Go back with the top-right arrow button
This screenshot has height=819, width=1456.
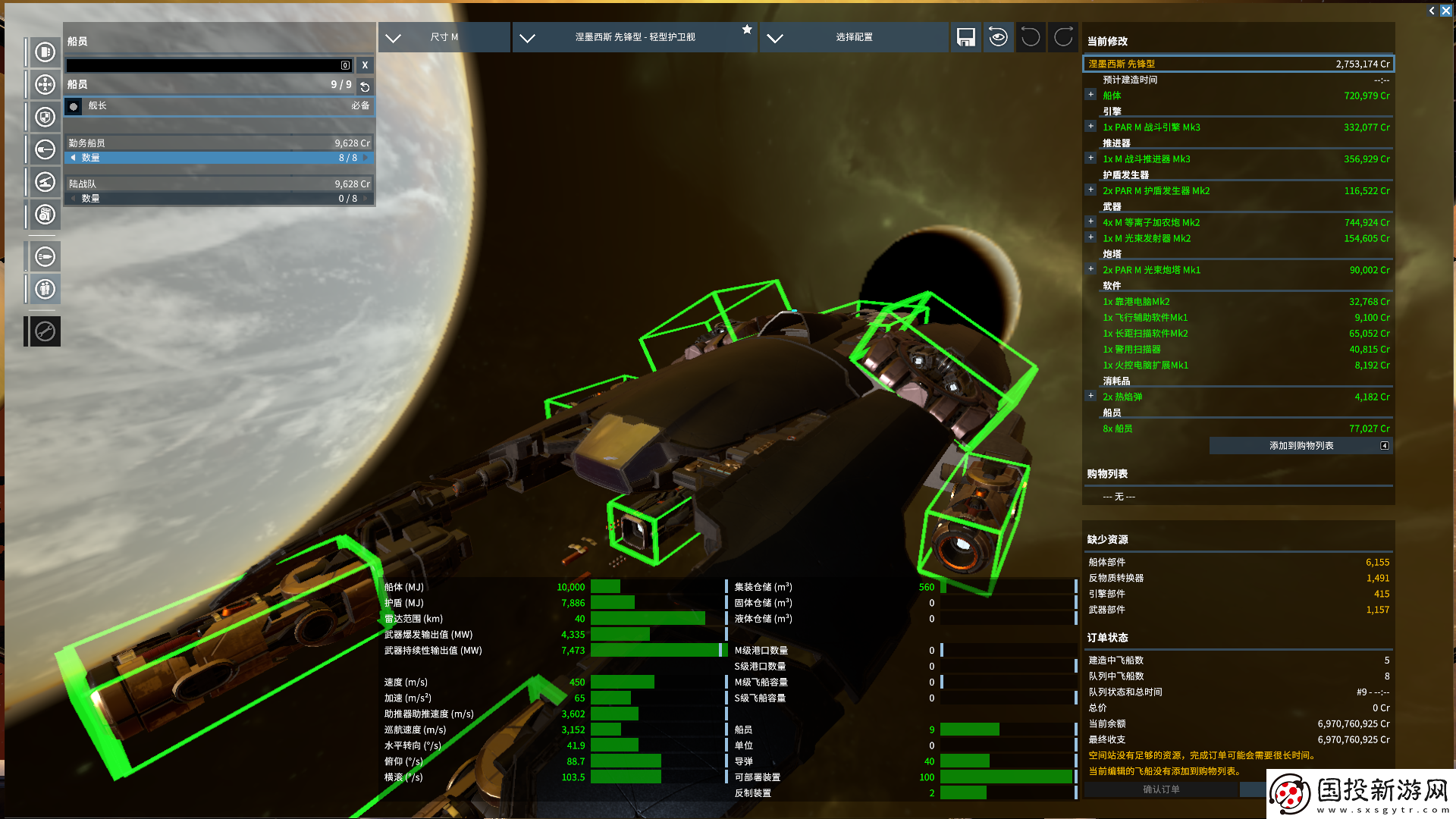(1432, 11)
